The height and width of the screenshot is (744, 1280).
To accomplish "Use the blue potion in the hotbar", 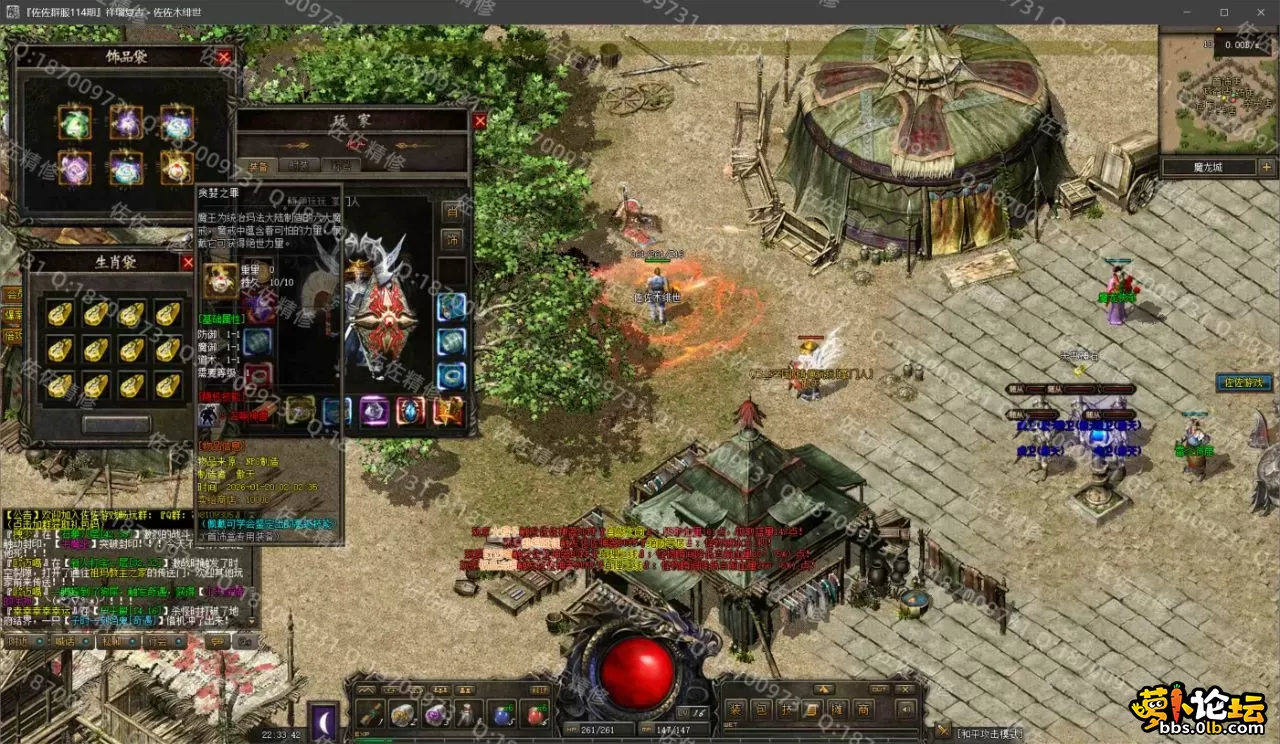I will (502, 714).
